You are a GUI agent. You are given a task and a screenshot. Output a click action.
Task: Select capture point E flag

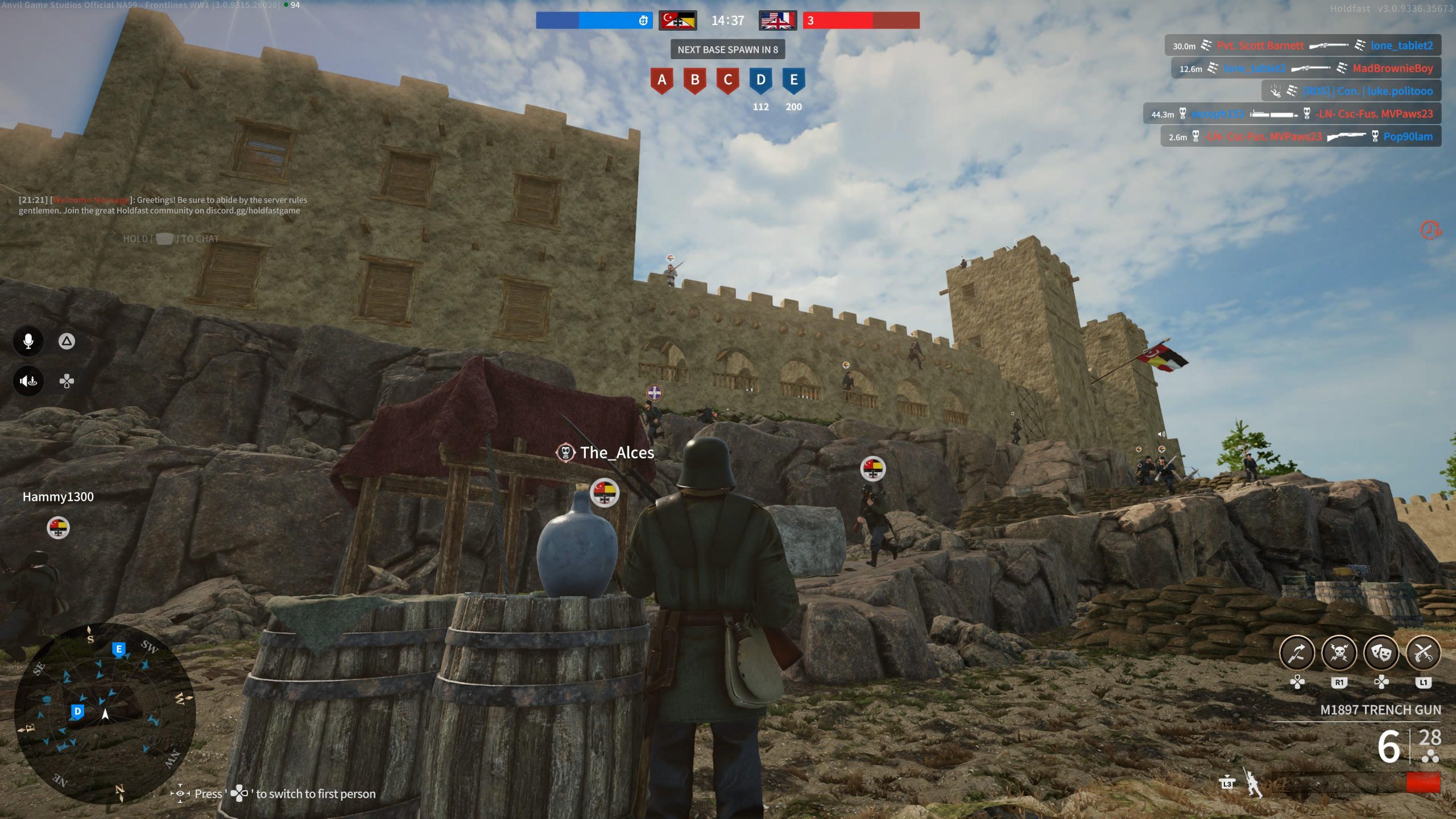[793, 80]
